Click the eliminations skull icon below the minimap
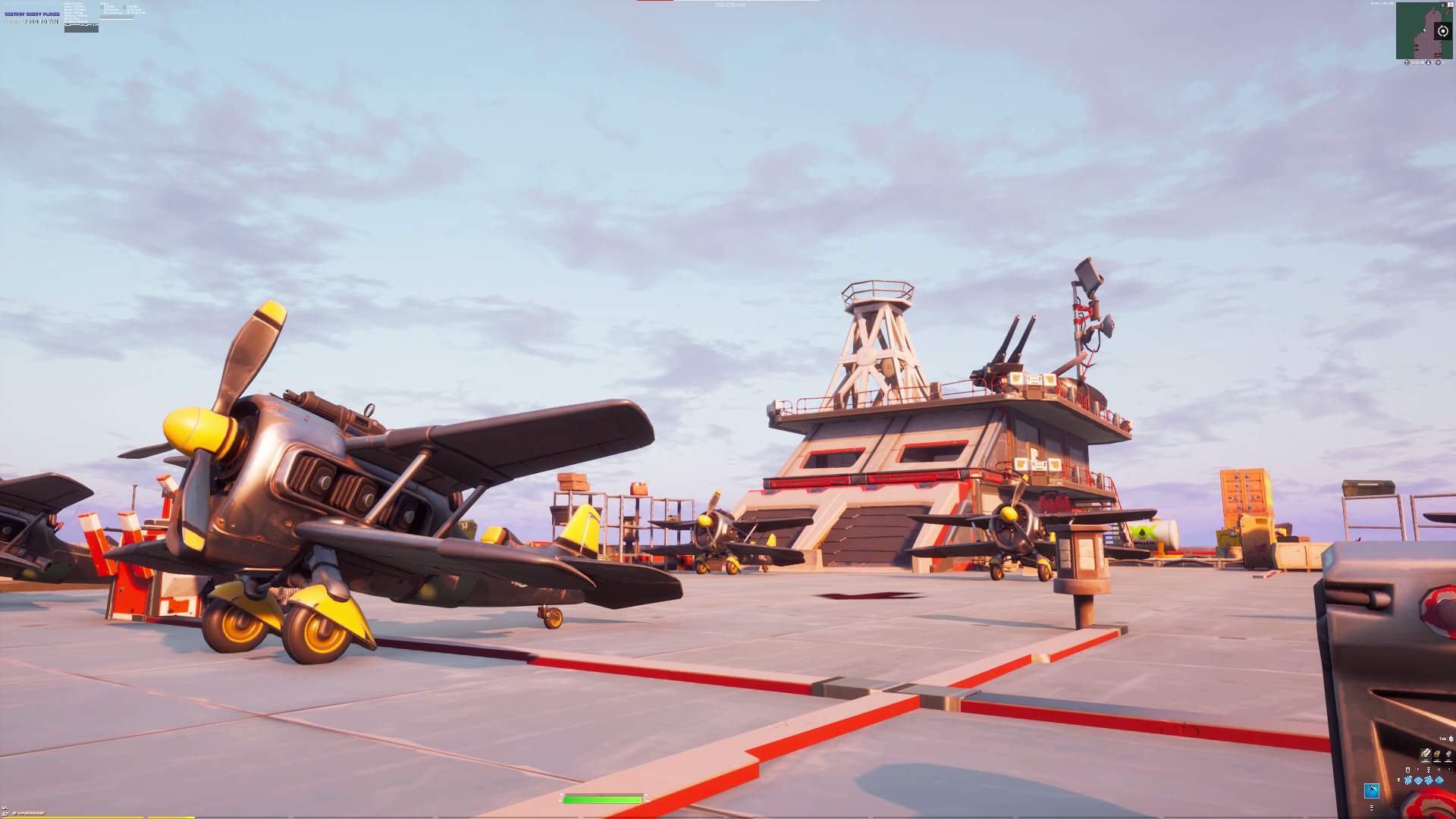This screenshot has height=819, width=1456. [1407, 63]
